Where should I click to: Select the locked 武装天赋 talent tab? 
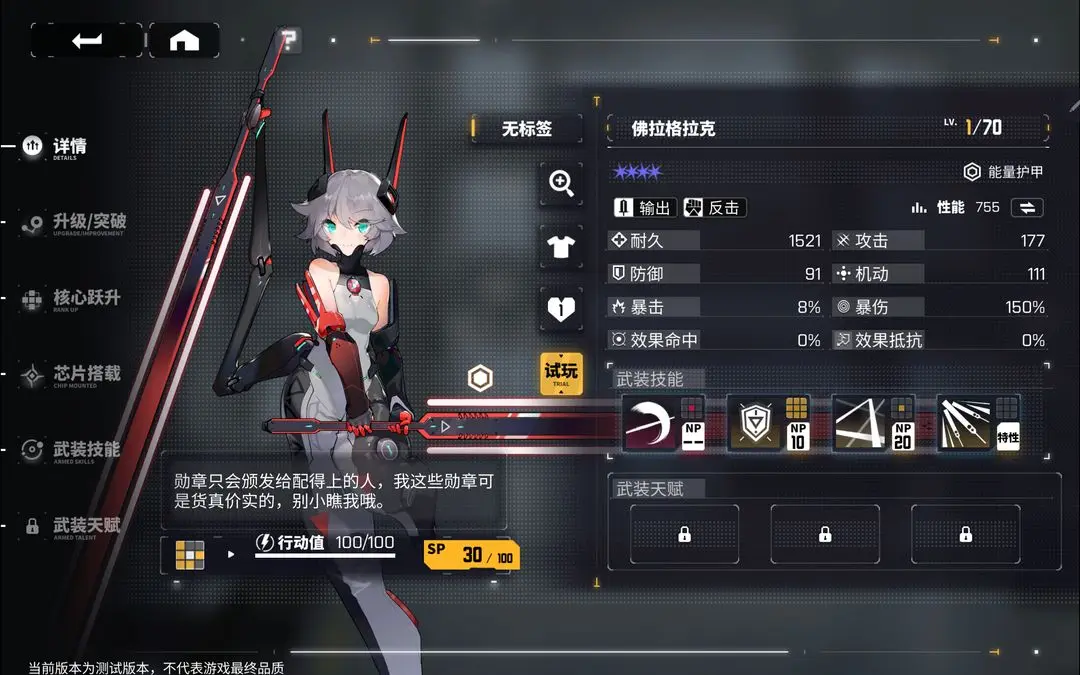(x=85, y=526)
